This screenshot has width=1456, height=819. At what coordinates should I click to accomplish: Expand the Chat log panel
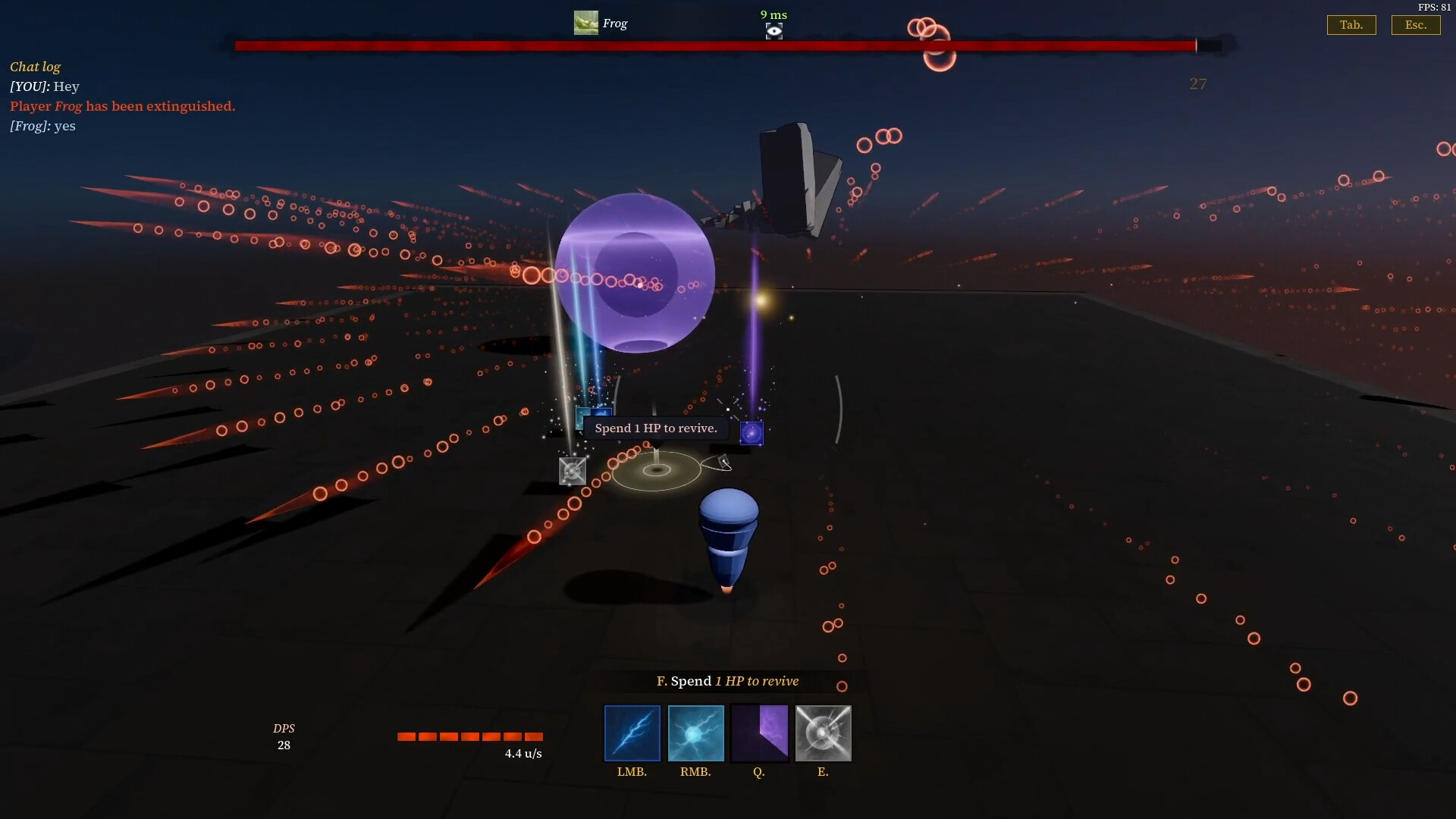point(35,67)
